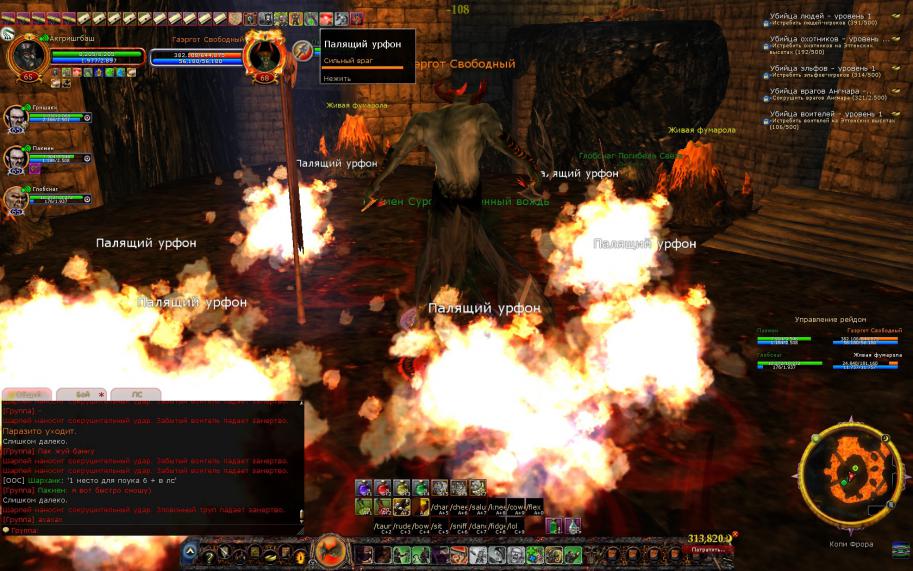
Task: Use the /sit emote shortcut
Action: click(436, 524)
